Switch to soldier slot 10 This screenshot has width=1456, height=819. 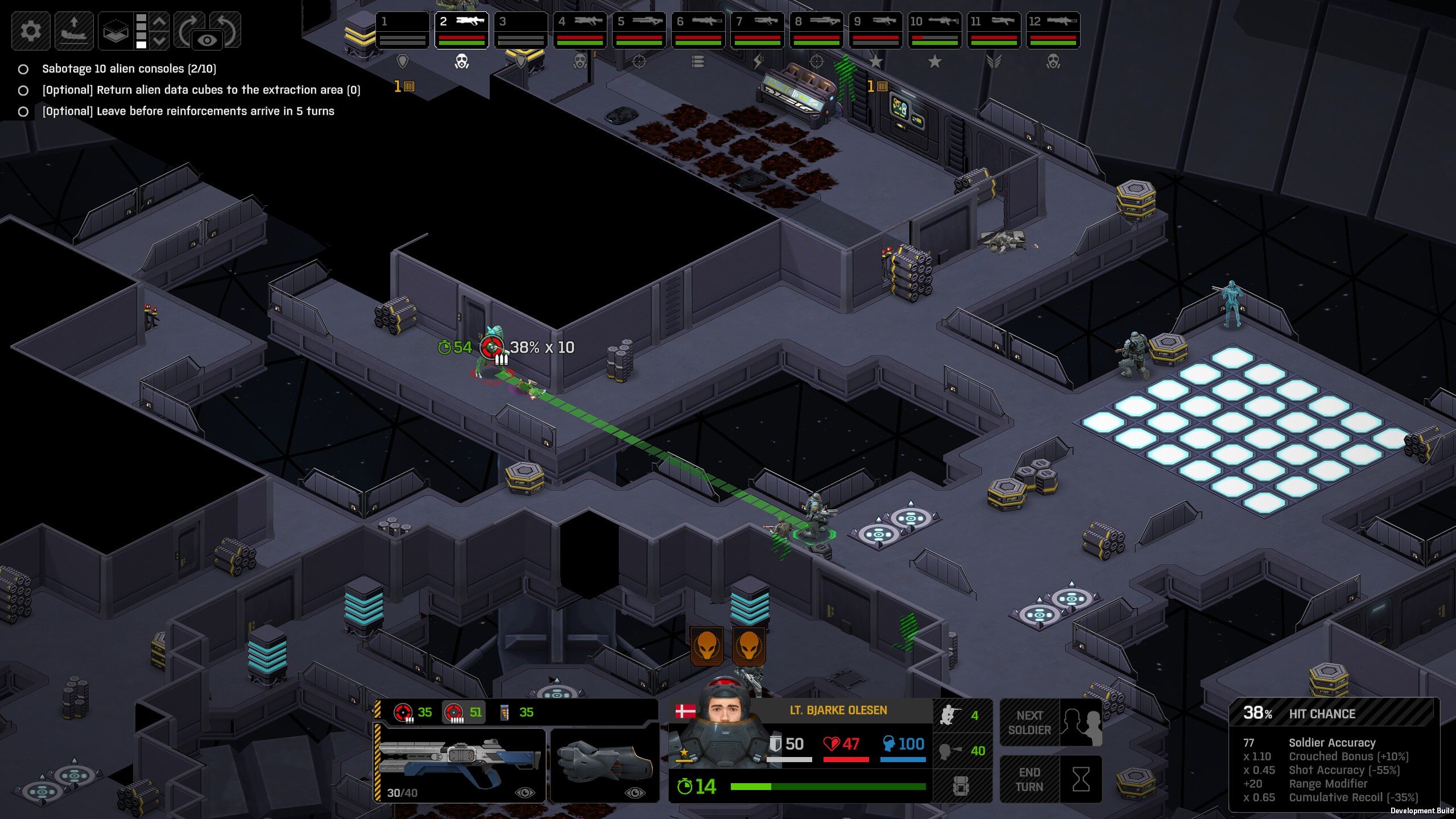click(934, 30)
